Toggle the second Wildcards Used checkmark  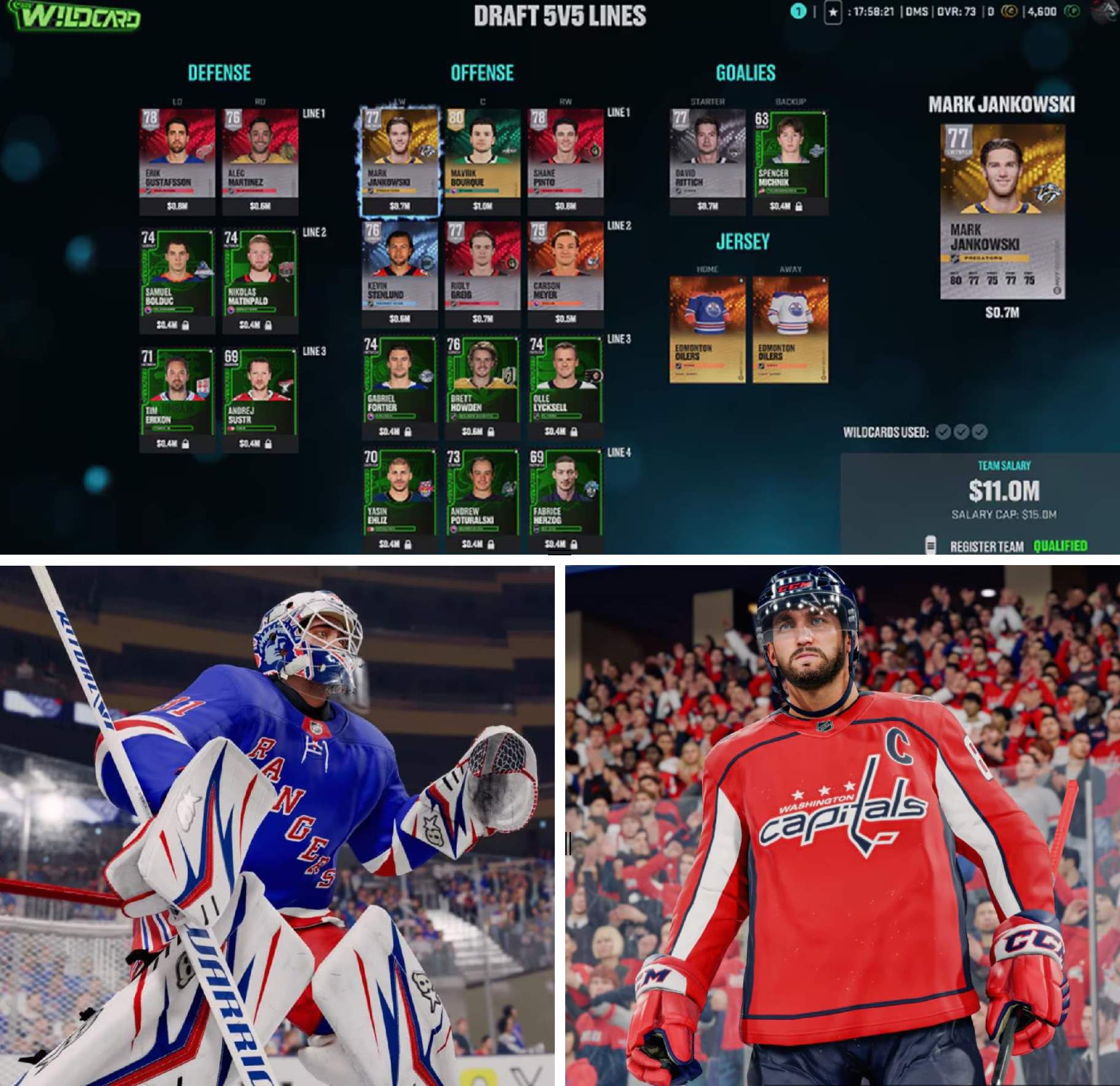click(961, 432)
